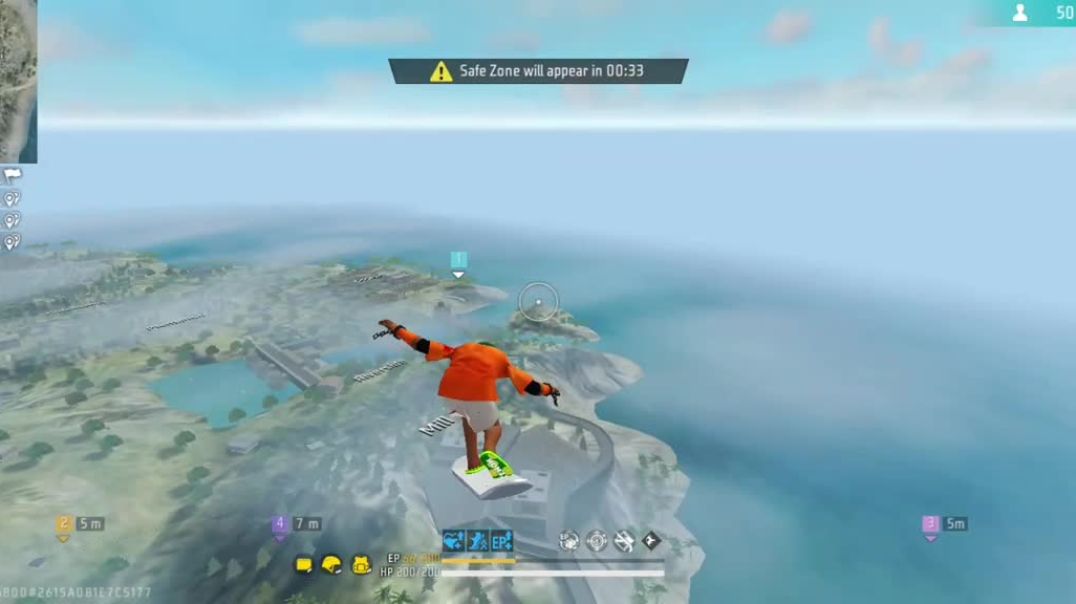Viewport: 1076px width, 604px height.
Task: Tap the blue heart buff icon
Action: [453, 541]
